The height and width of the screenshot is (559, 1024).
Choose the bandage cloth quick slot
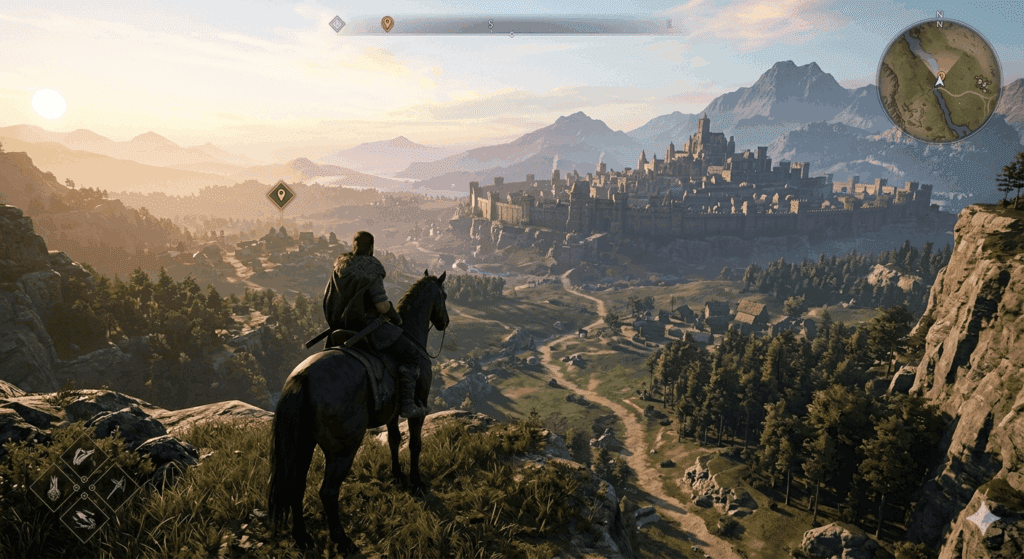coord(84,457)
